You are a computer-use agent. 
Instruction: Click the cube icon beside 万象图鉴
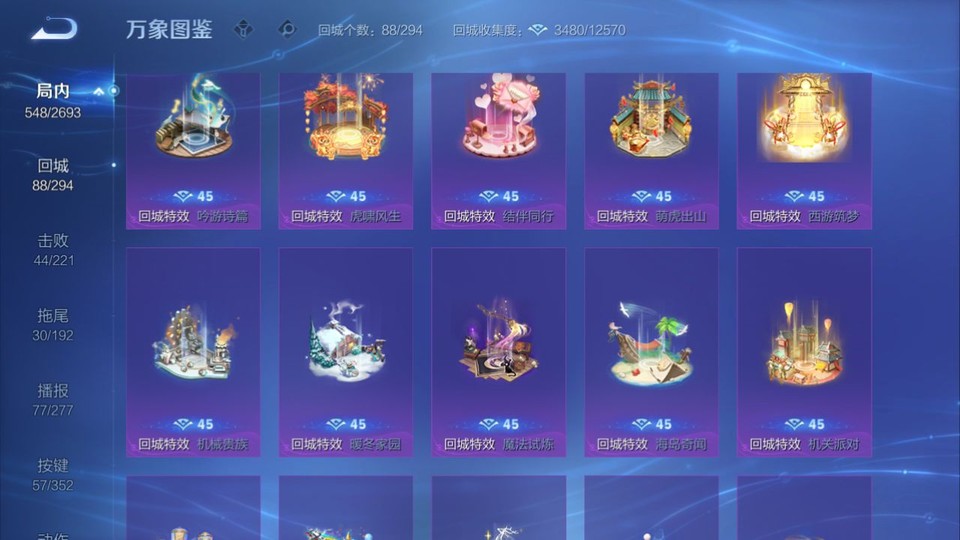point(243,30)
